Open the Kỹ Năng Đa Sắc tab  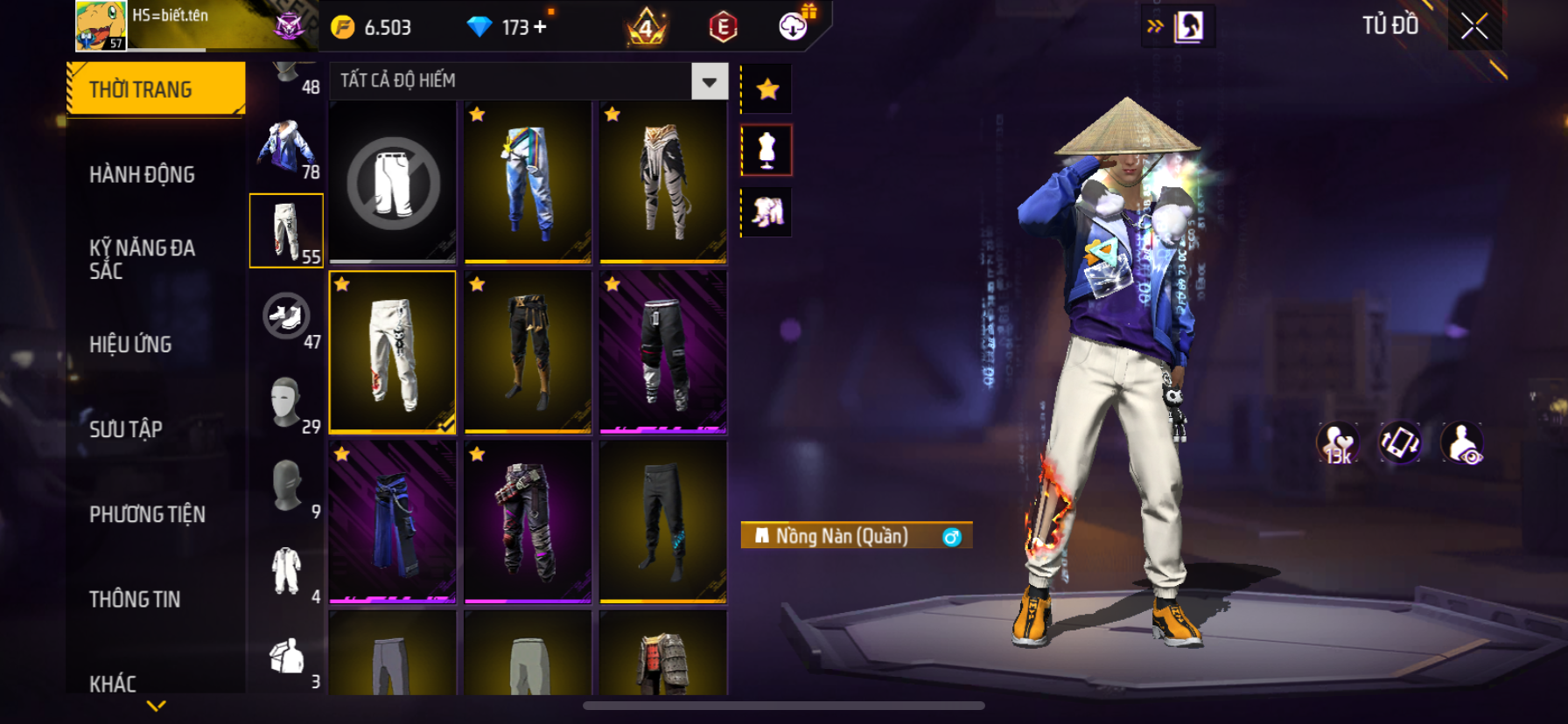click(142, 259)
